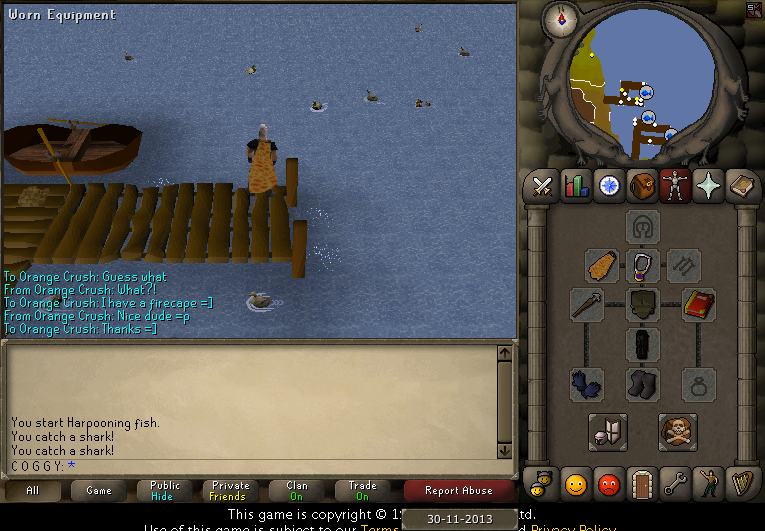The height and width of the screenshot is (531, 765).
Task: Open the Quest List tab
Action: click(609, 186)
